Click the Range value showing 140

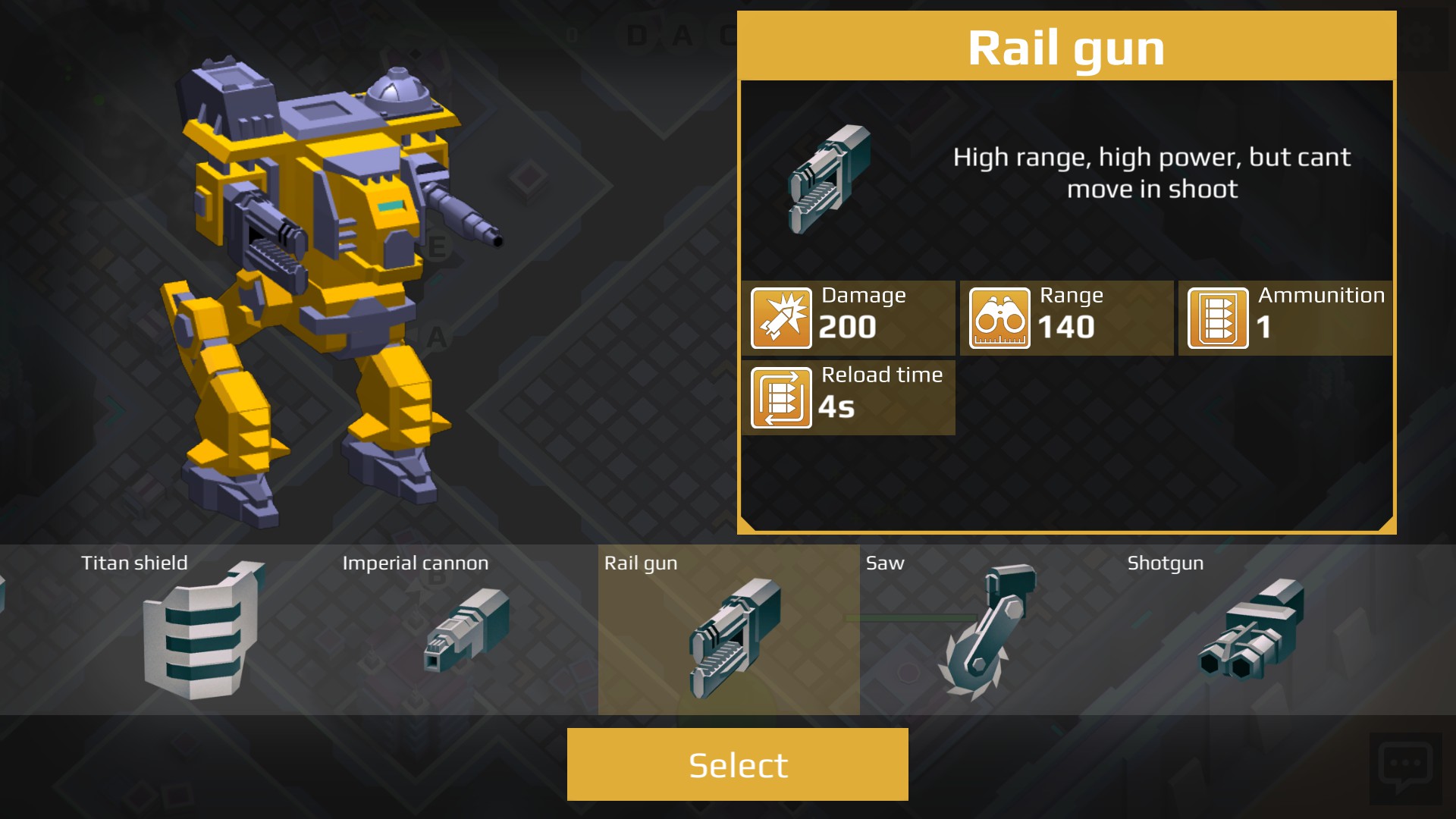[1065, 328]
